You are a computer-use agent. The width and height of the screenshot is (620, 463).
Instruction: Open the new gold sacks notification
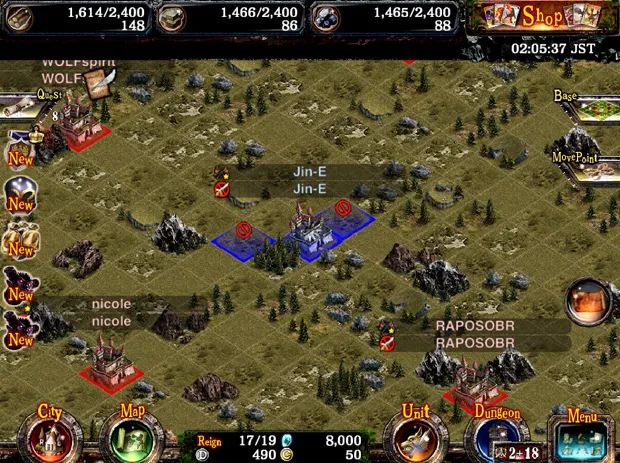(20, 240)
